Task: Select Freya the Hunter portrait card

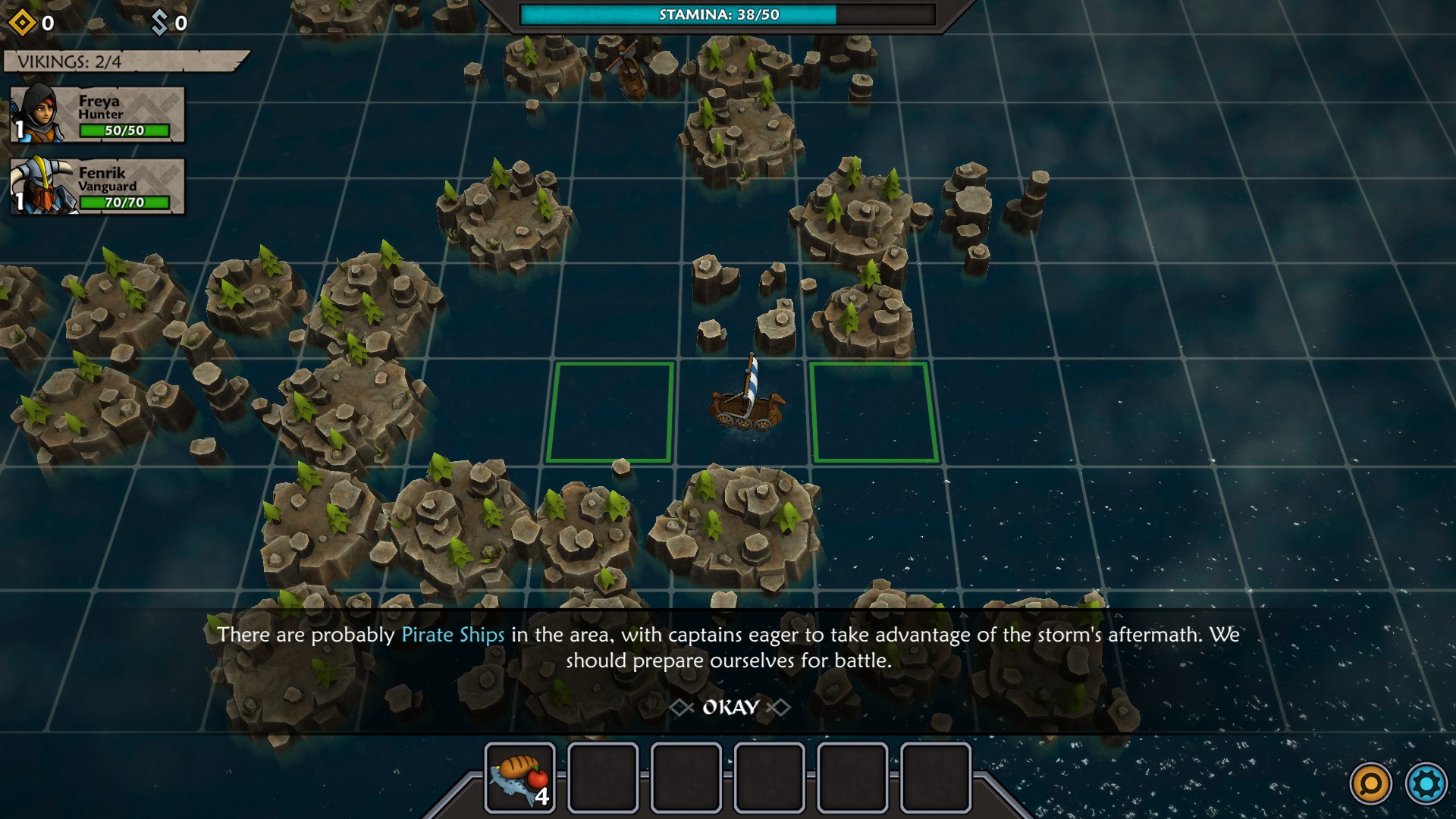Action: [x=98, y=115]
